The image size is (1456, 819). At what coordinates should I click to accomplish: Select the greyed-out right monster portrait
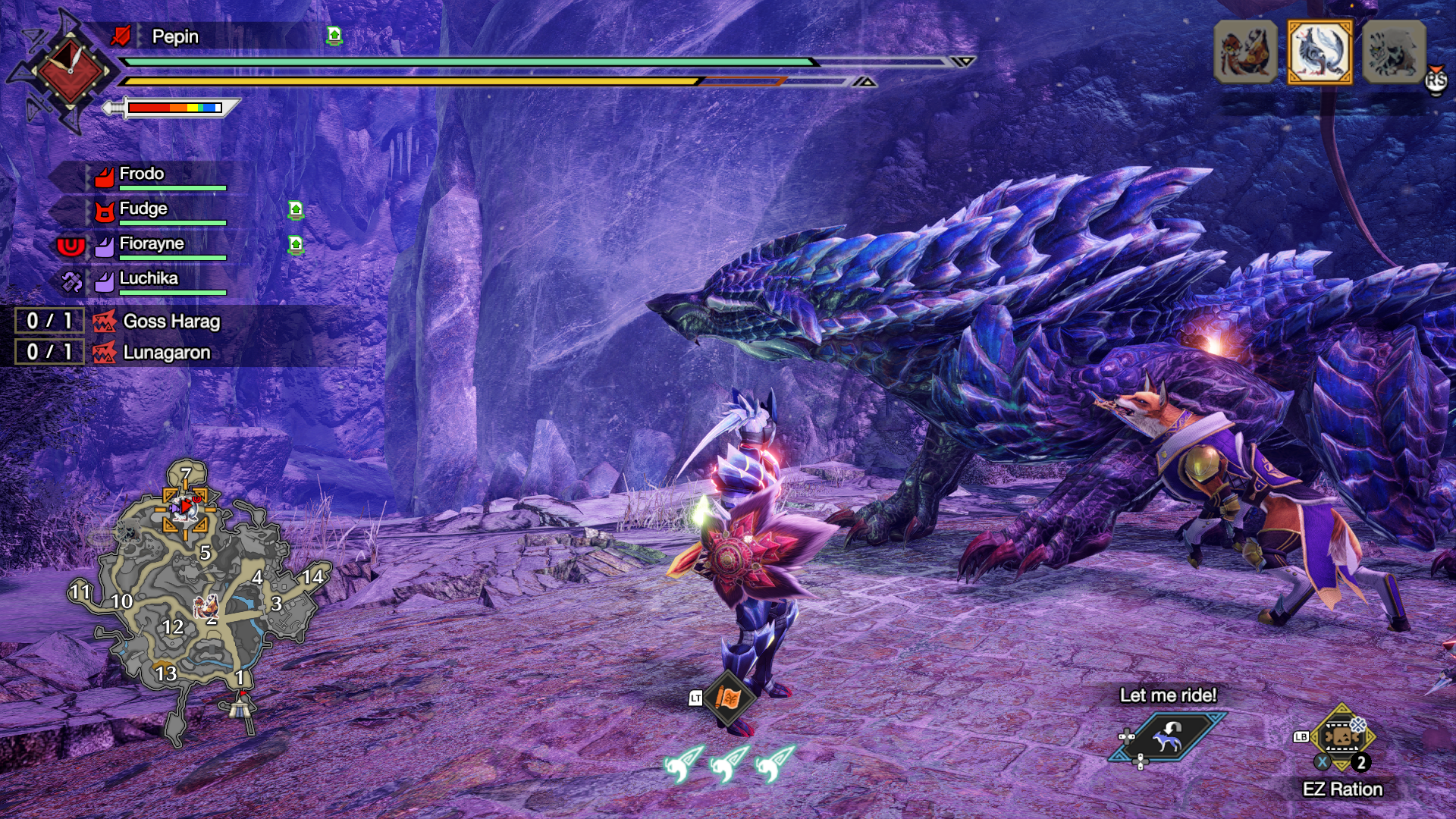click(1394, 52)
